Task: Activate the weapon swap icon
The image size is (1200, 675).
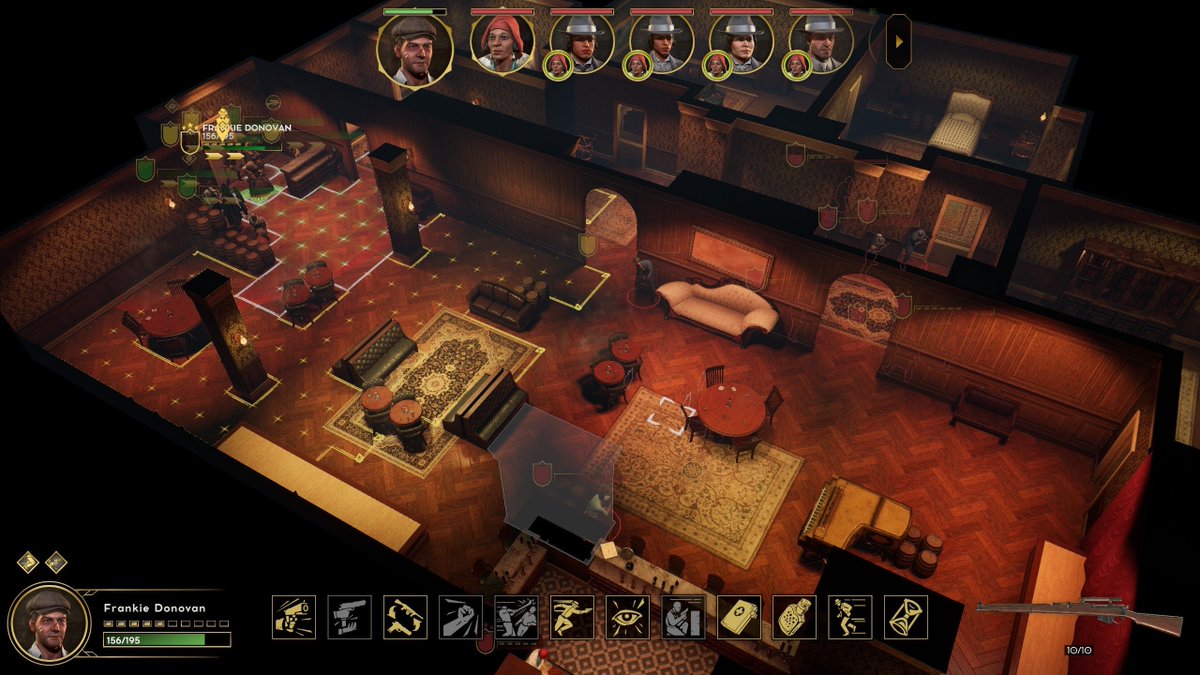Action: click(x=405, y=617)
